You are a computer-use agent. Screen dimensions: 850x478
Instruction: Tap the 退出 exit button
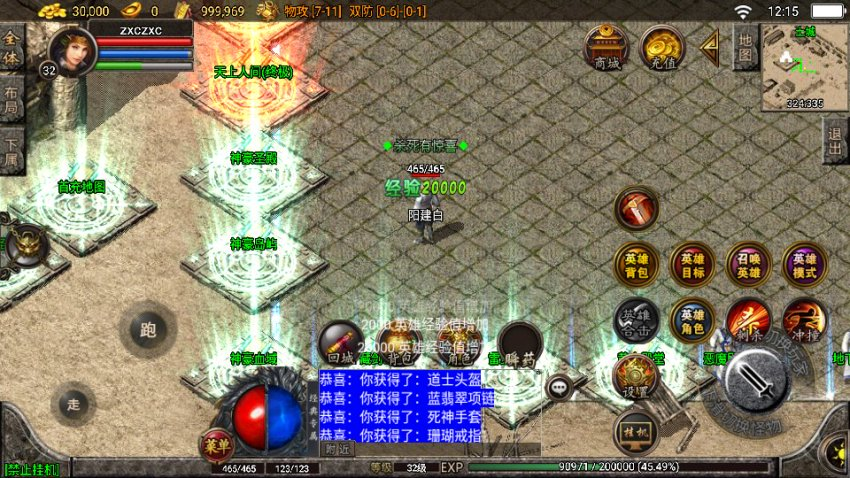click(836, 140)
